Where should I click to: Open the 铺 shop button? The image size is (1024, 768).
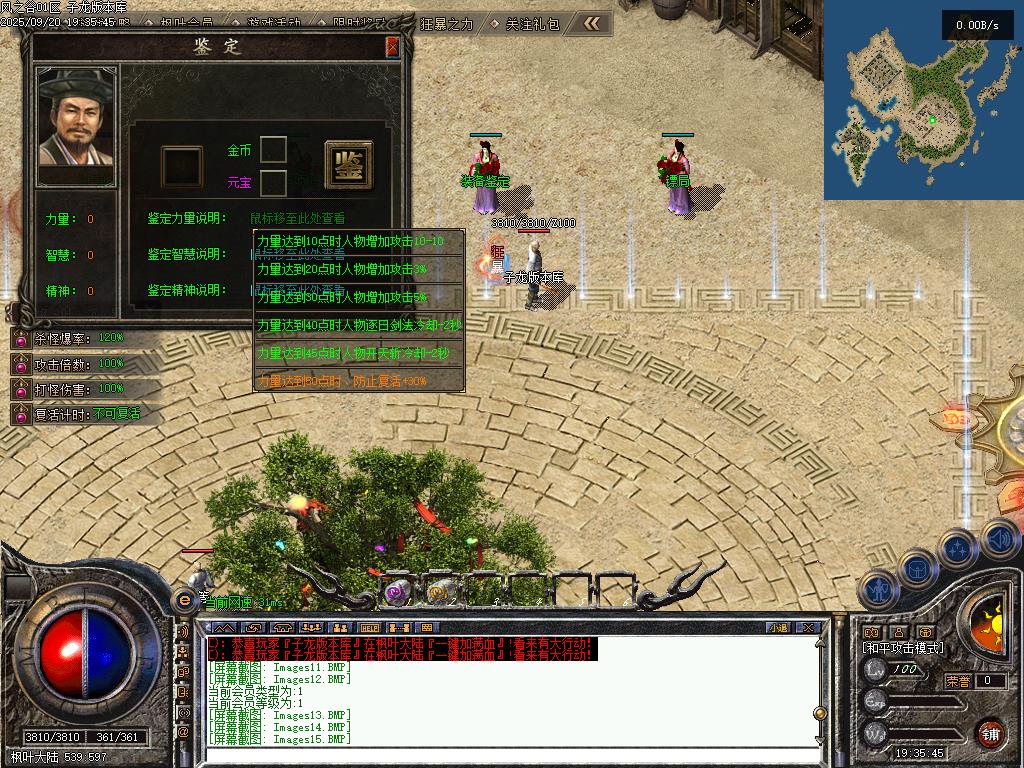[x=991, y=733]
